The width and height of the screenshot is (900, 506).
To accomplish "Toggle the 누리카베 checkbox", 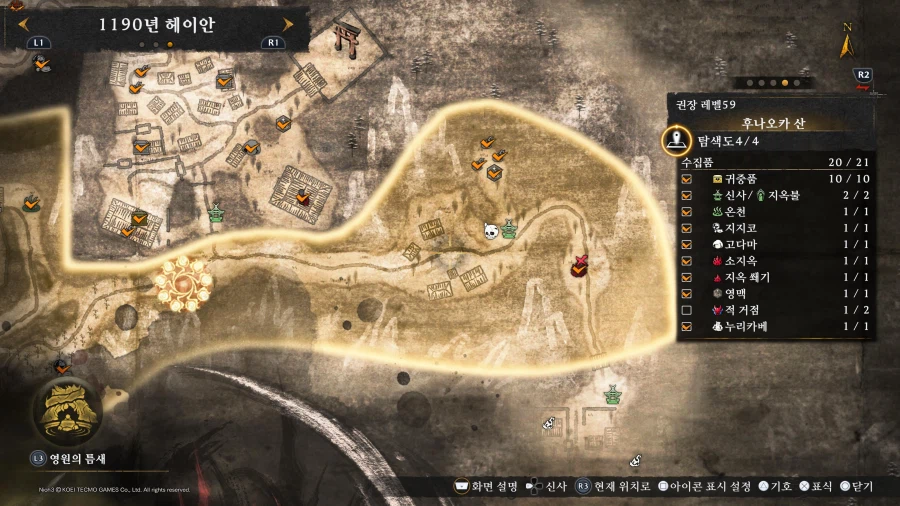I will (x=686, y=326).
